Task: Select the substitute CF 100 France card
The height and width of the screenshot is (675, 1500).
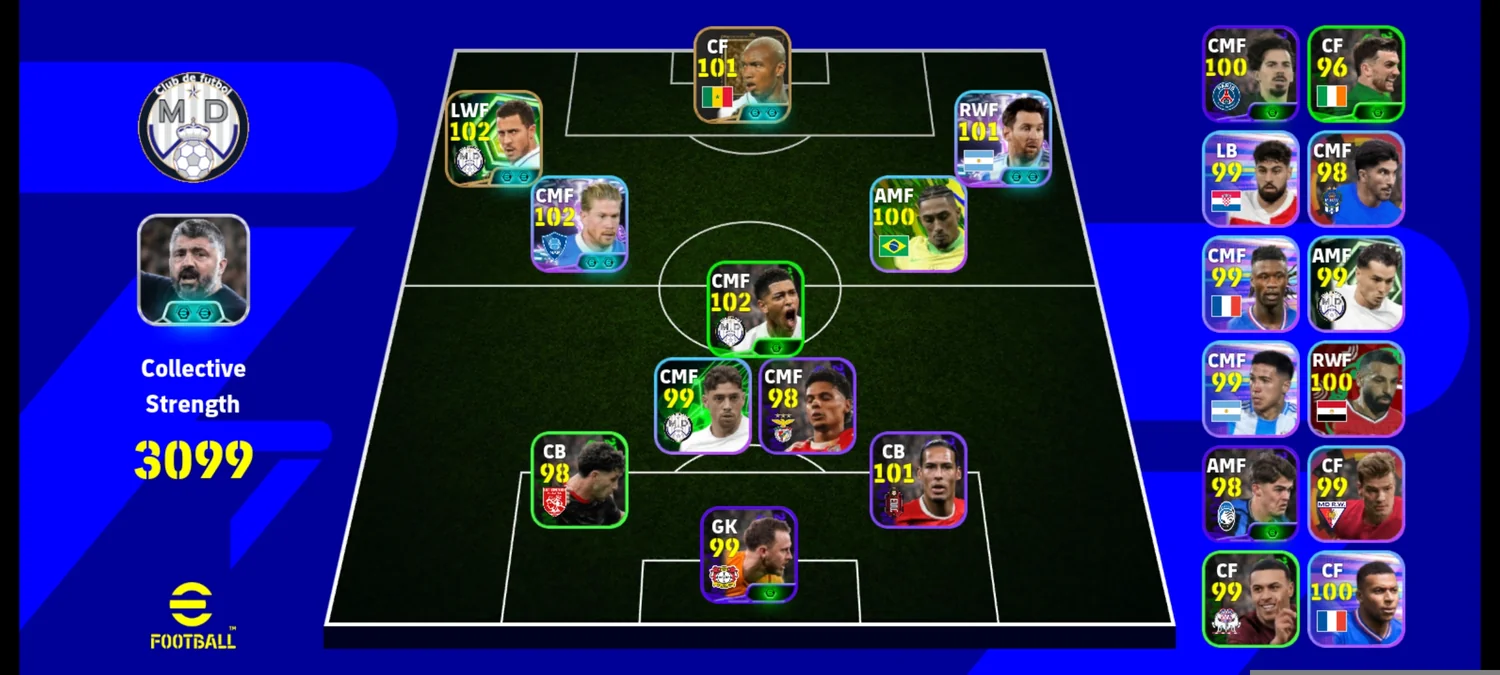Action: pyautogui.click(x=1356, y=599)
